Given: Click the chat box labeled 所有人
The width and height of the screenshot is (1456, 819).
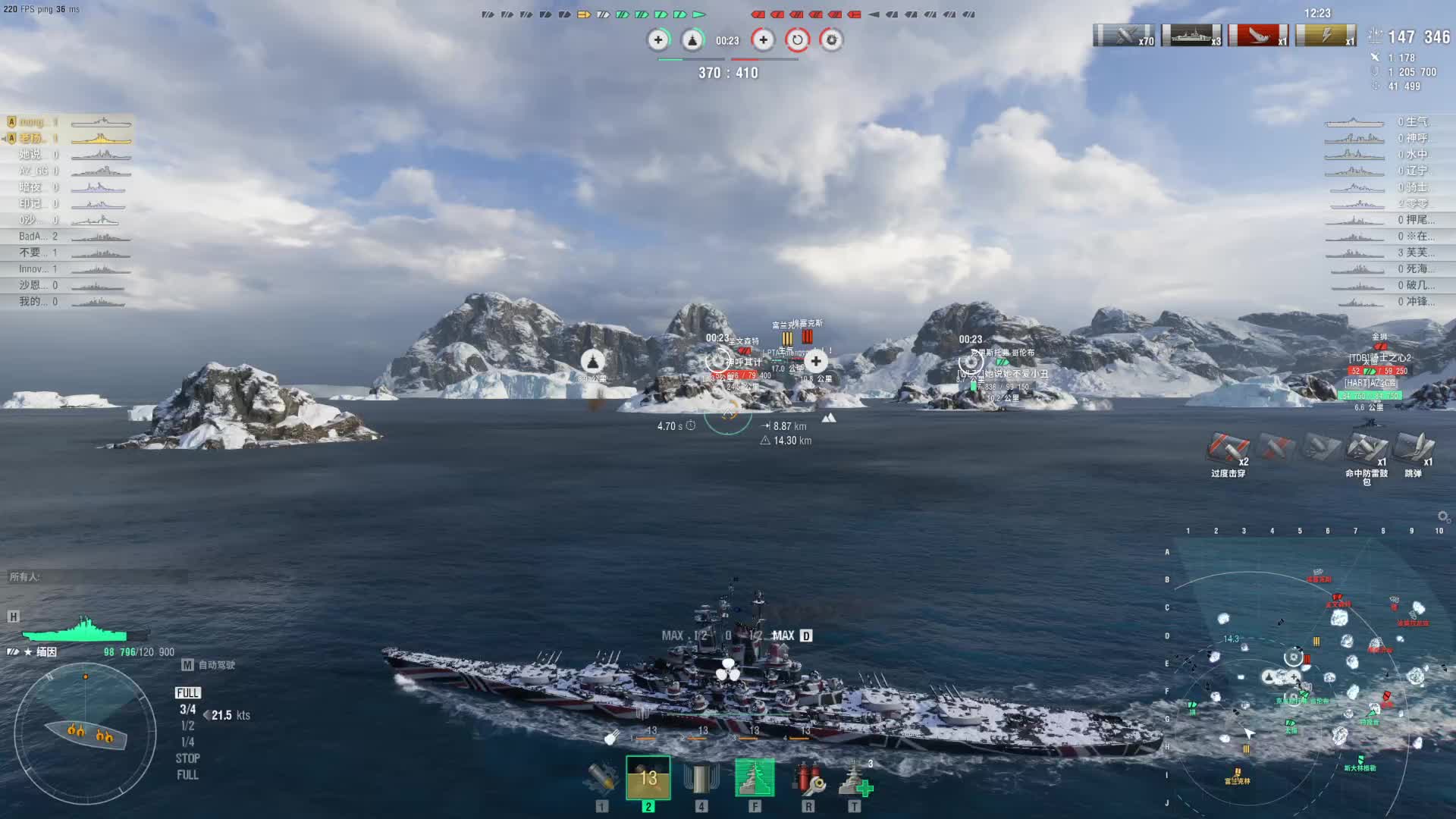Looking at the screenshot, I should pos(97,577).
